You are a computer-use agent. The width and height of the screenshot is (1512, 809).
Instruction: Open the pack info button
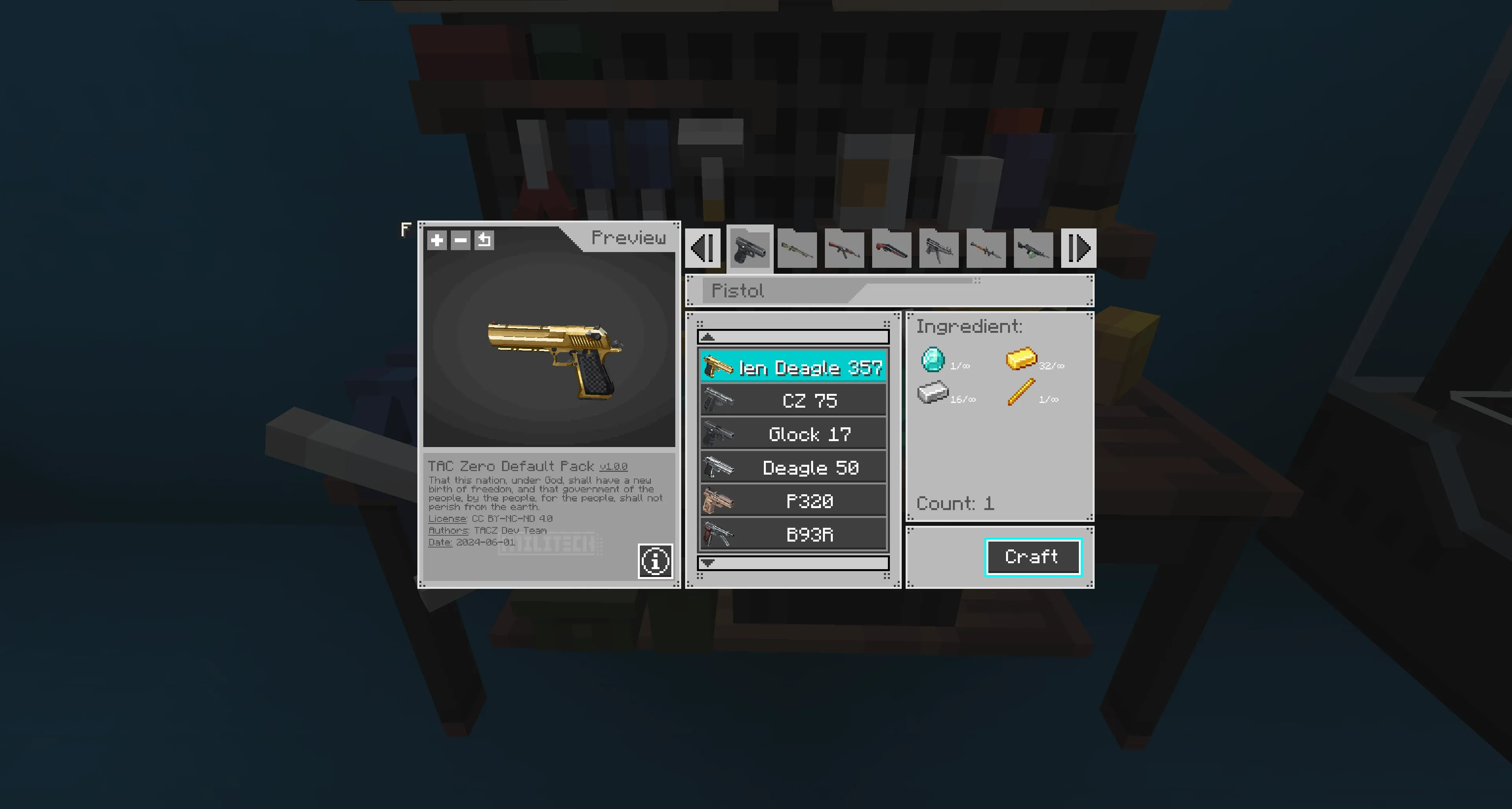click(x=655, y=561)
